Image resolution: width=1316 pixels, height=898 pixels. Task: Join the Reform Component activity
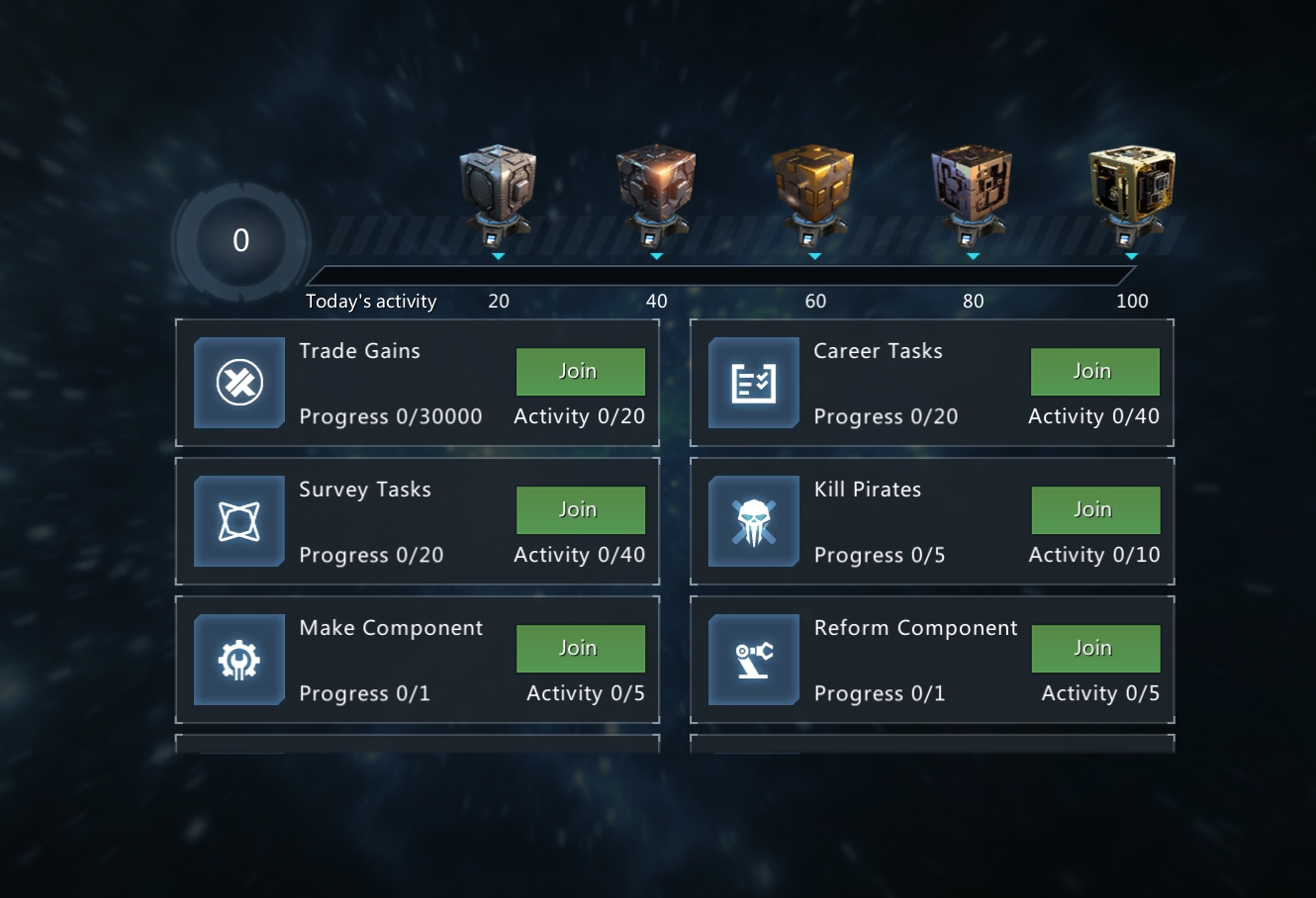point(1095,649)
